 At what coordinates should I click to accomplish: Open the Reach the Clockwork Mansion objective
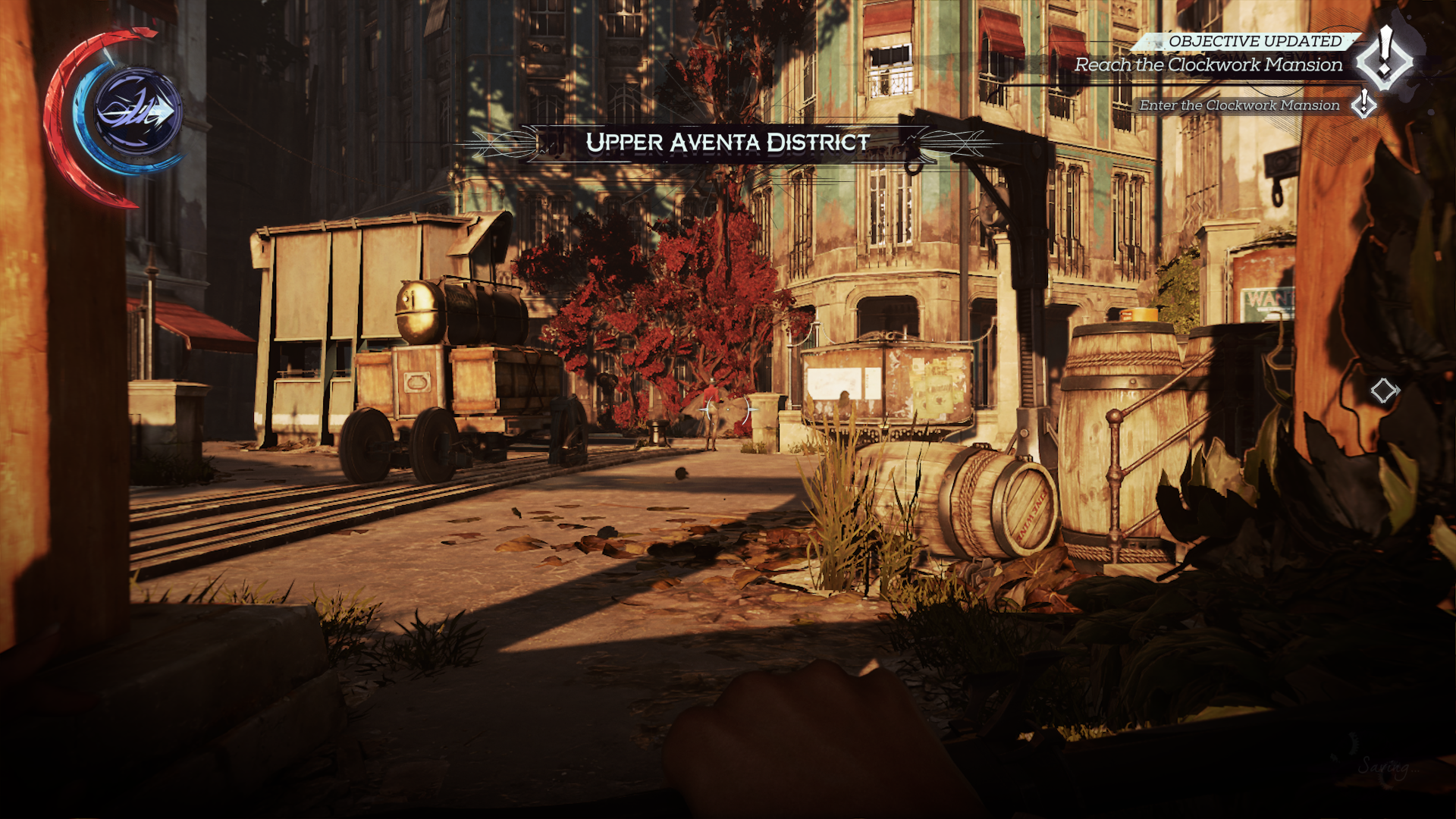pos(1208,65)
